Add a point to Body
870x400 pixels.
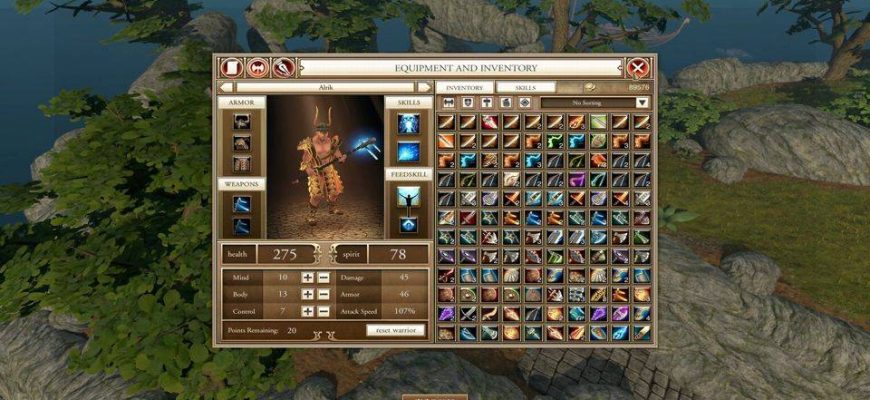click(x=308, y=294)
